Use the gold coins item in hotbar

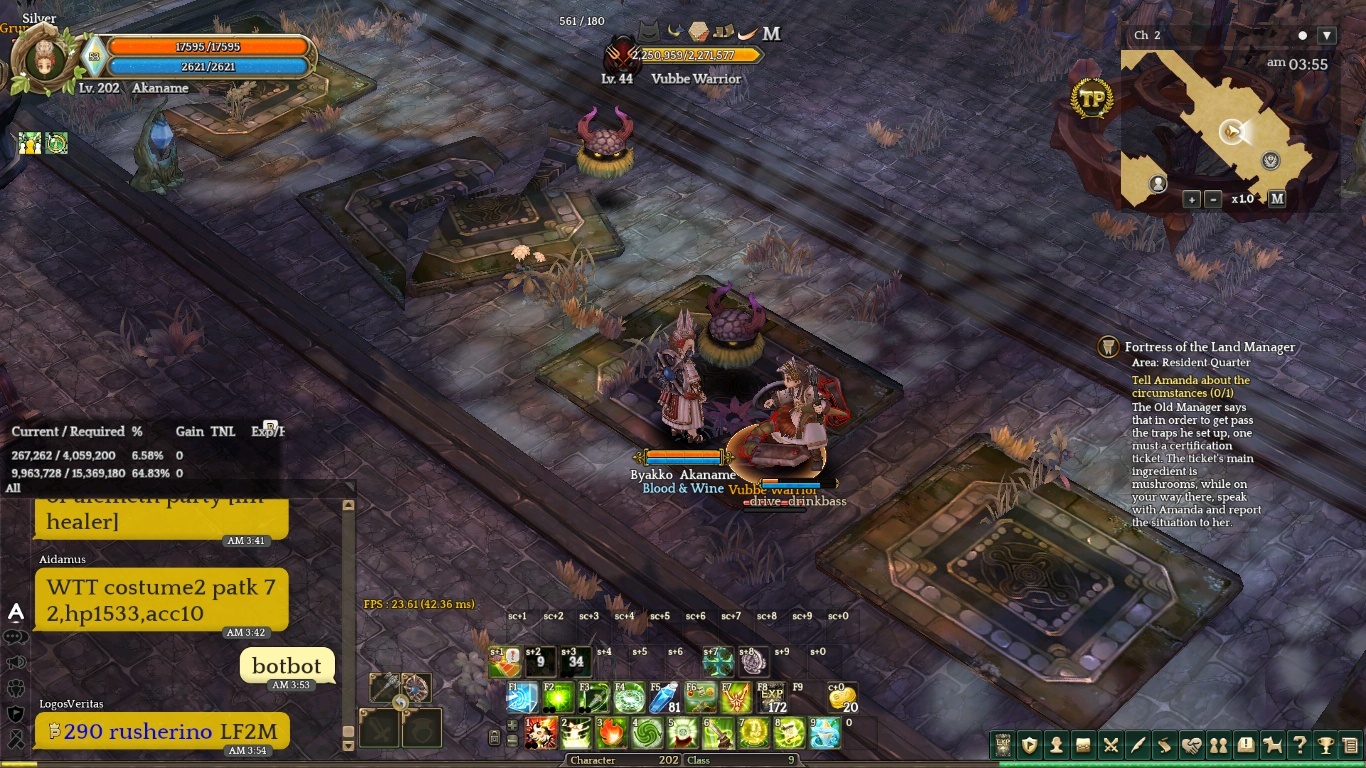point(843,696)
